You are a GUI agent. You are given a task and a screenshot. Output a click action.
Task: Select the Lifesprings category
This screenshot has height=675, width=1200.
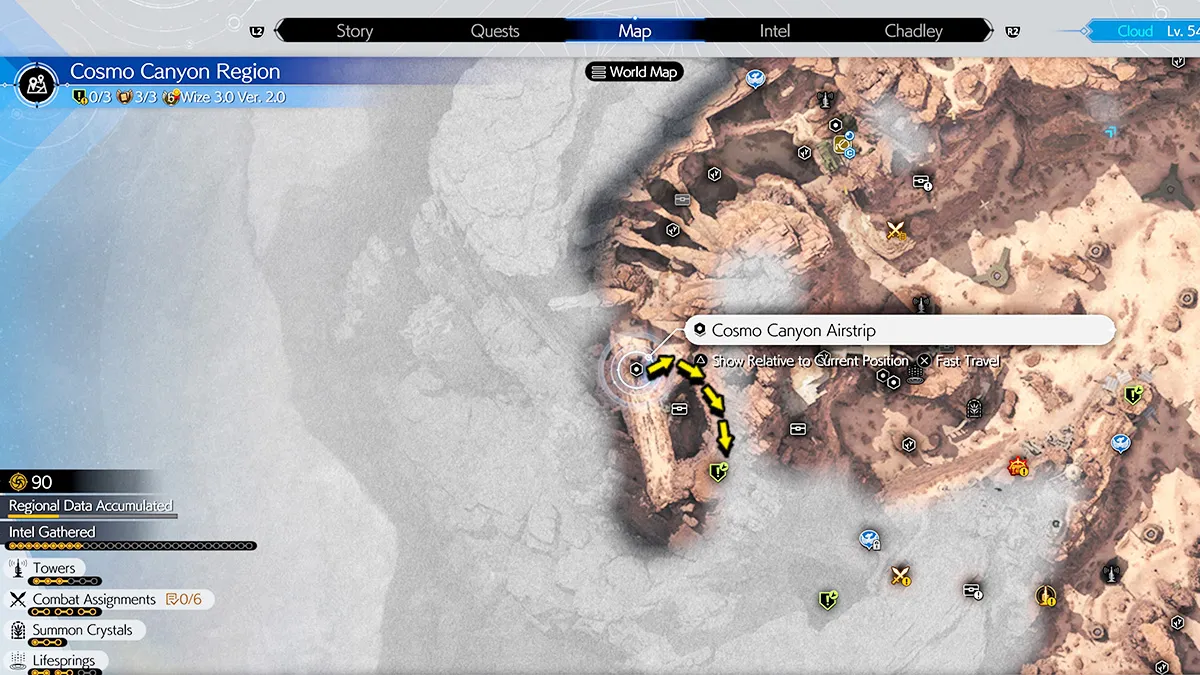point(64,660)
